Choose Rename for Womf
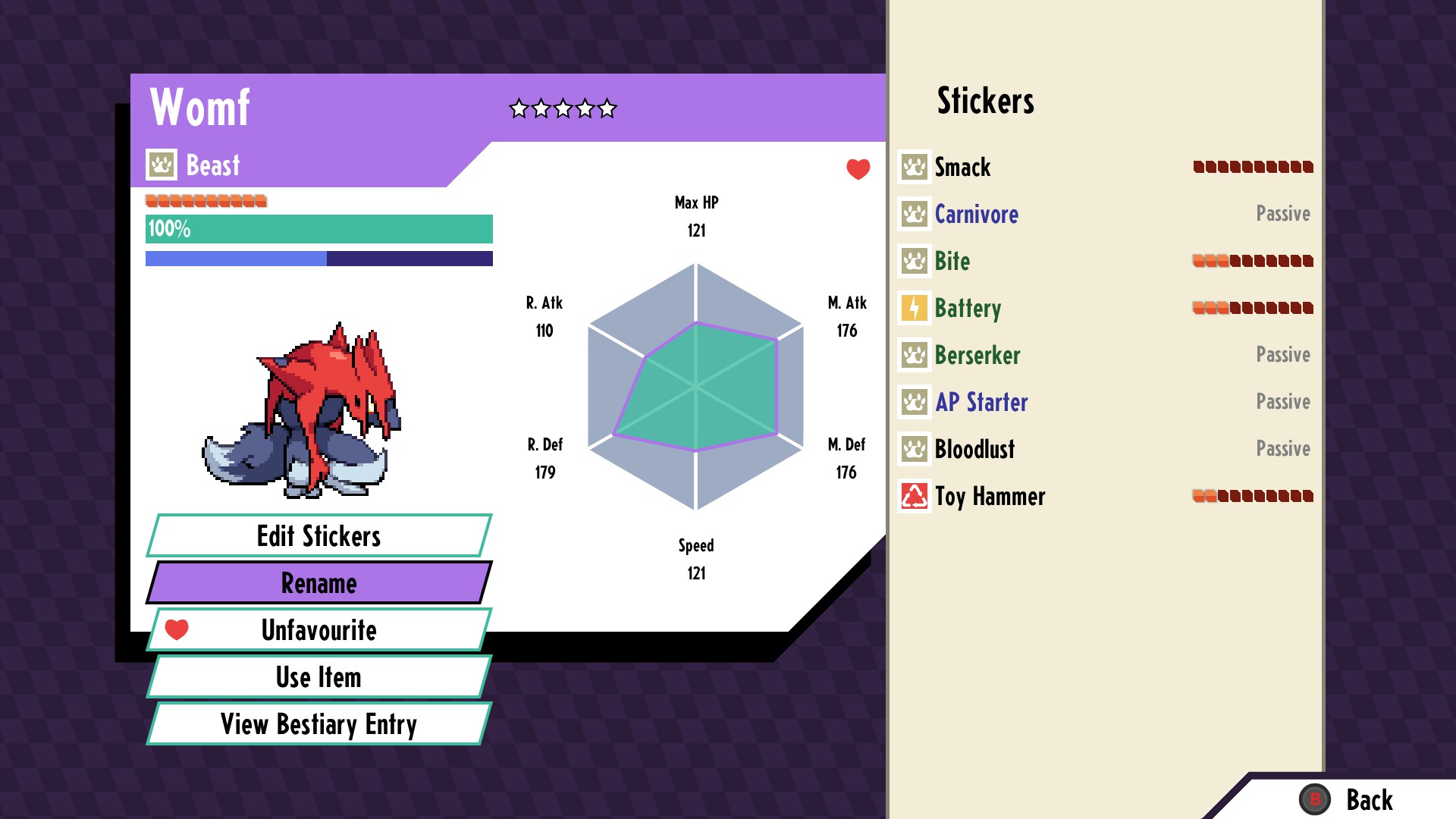Viewport: 1456px width, 819px height. (318, 583)
